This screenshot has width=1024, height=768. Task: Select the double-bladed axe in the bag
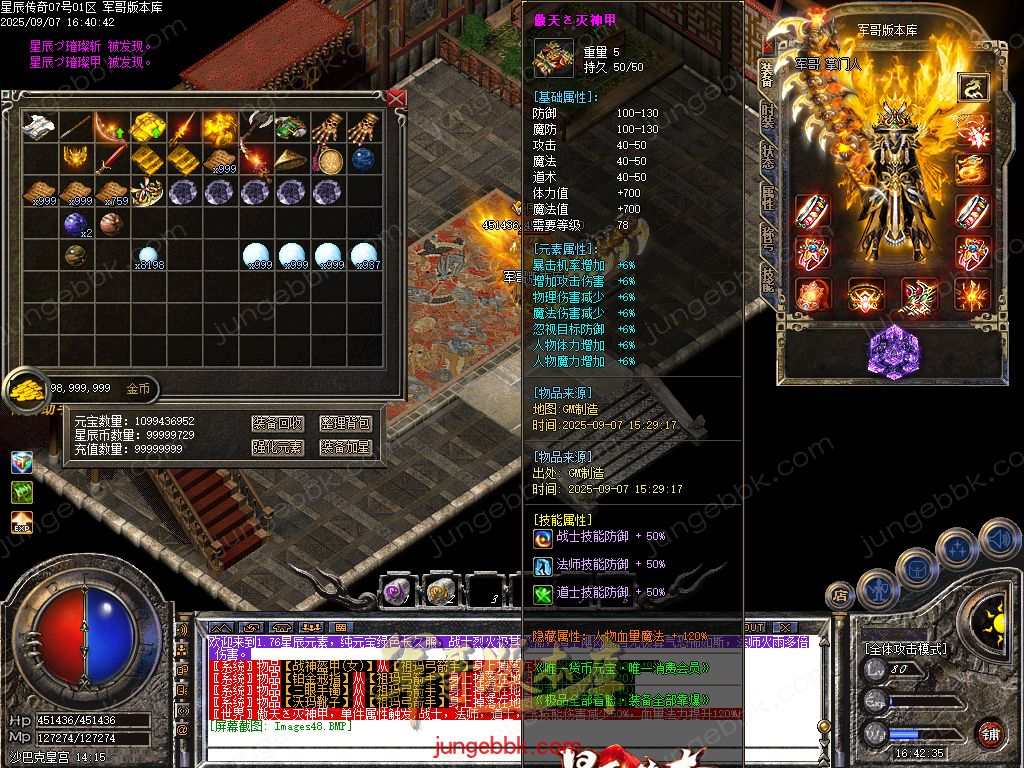258,126
